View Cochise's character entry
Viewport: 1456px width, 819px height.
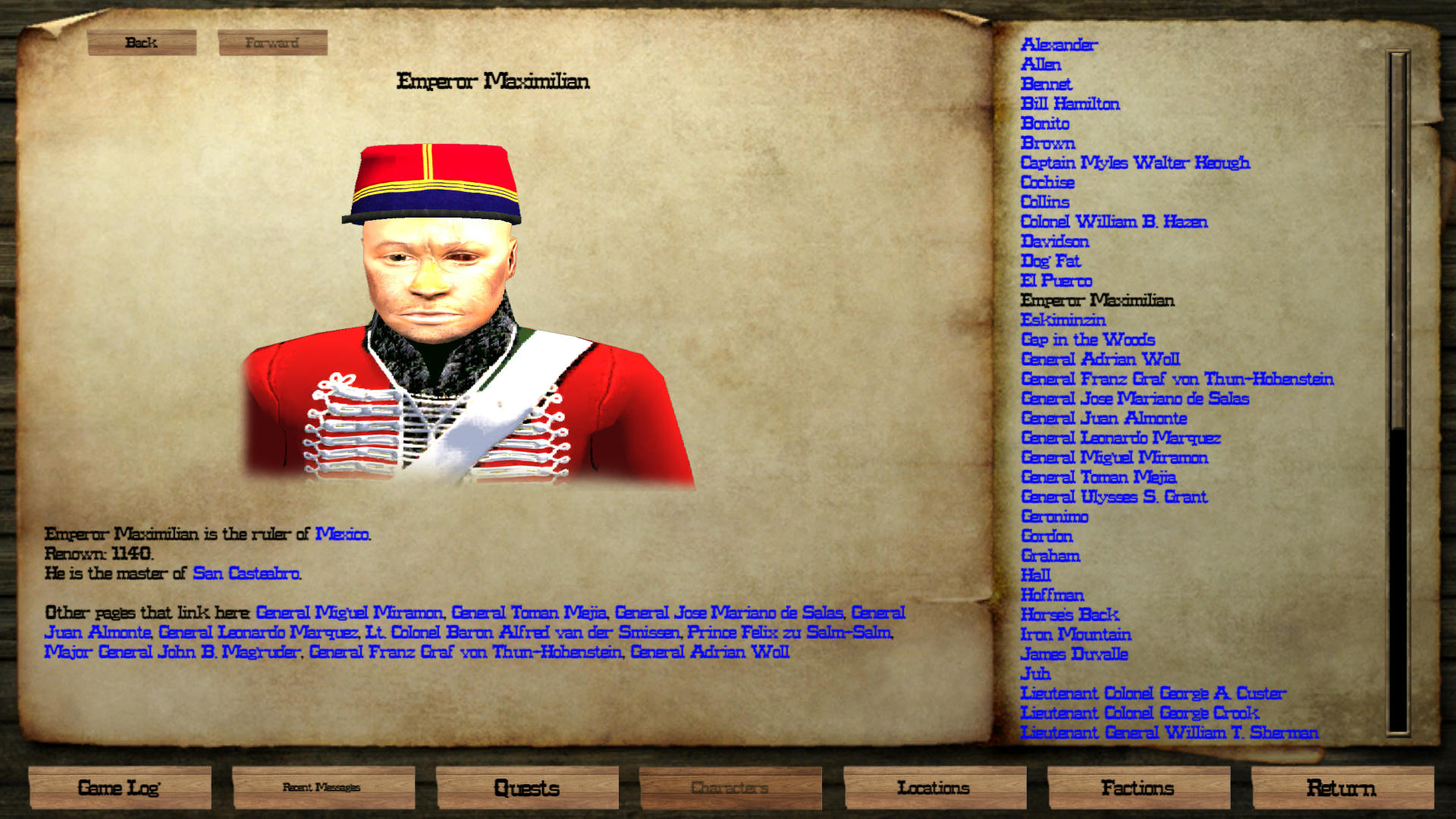[x=1047, y=182]
